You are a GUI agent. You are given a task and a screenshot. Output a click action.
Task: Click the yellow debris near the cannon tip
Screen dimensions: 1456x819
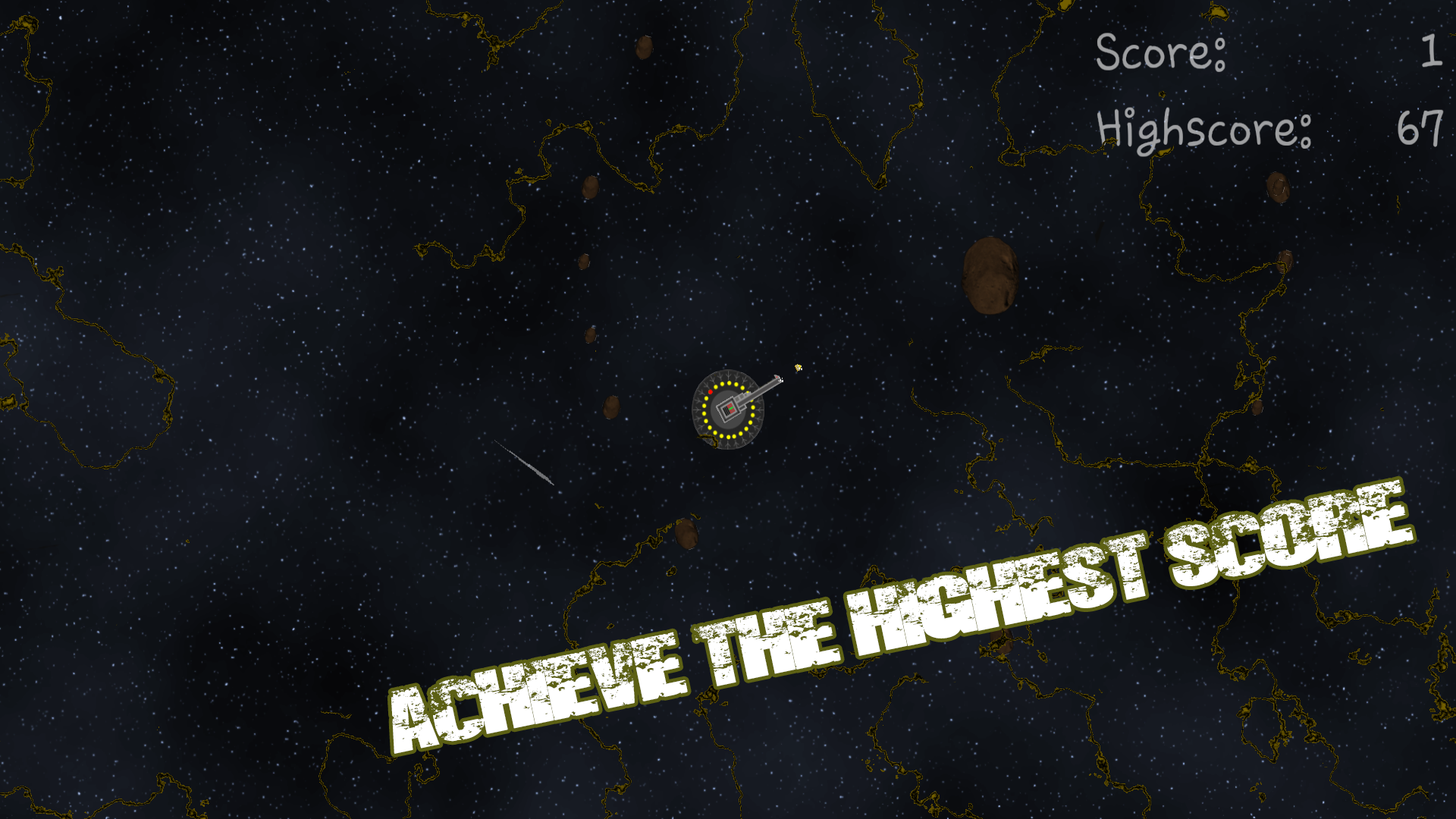tap(798, 367)
